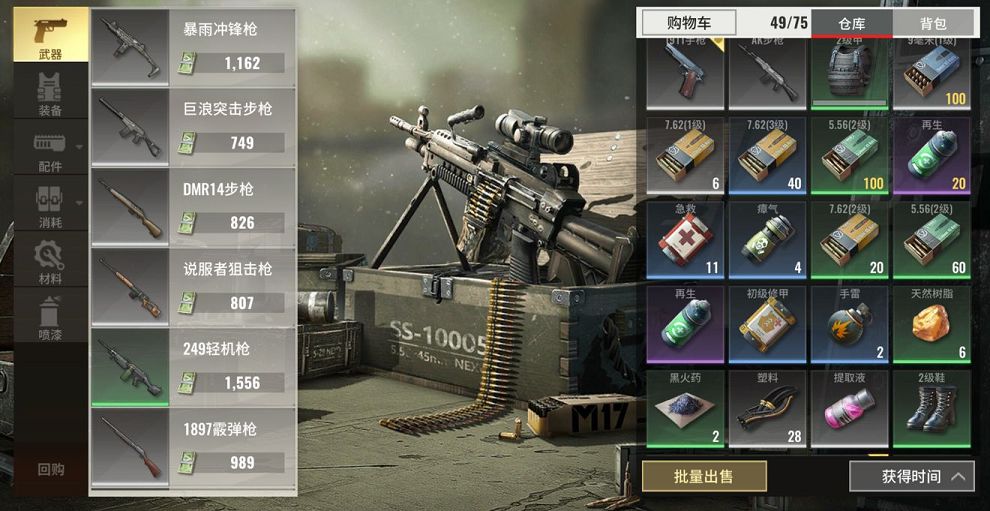Select the 急救 first aid kit slot
990x511 pixels.
coord(685,240)
